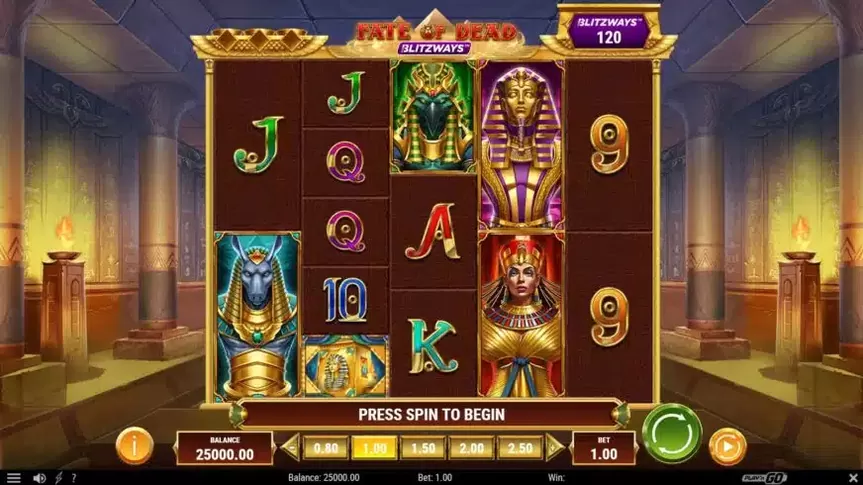Select the 0.80 bet value

326,448
